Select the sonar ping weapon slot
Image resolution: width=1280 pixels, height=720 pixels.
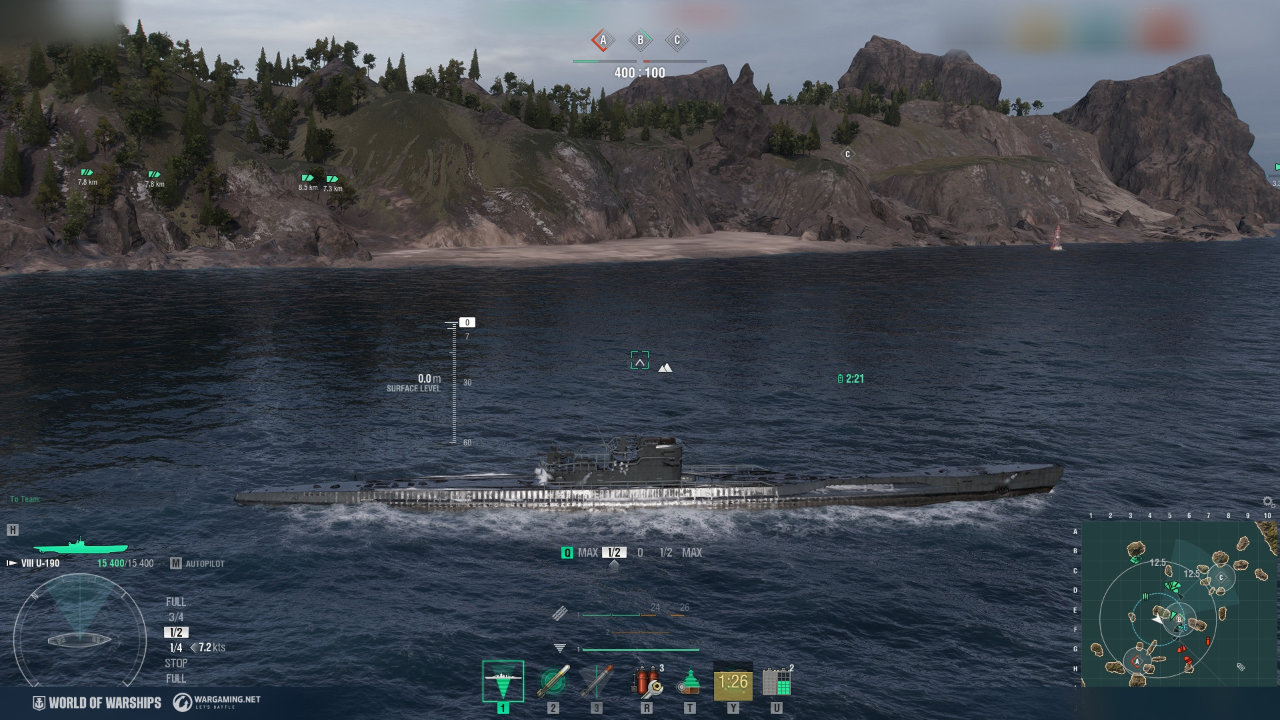pos(502,682)
